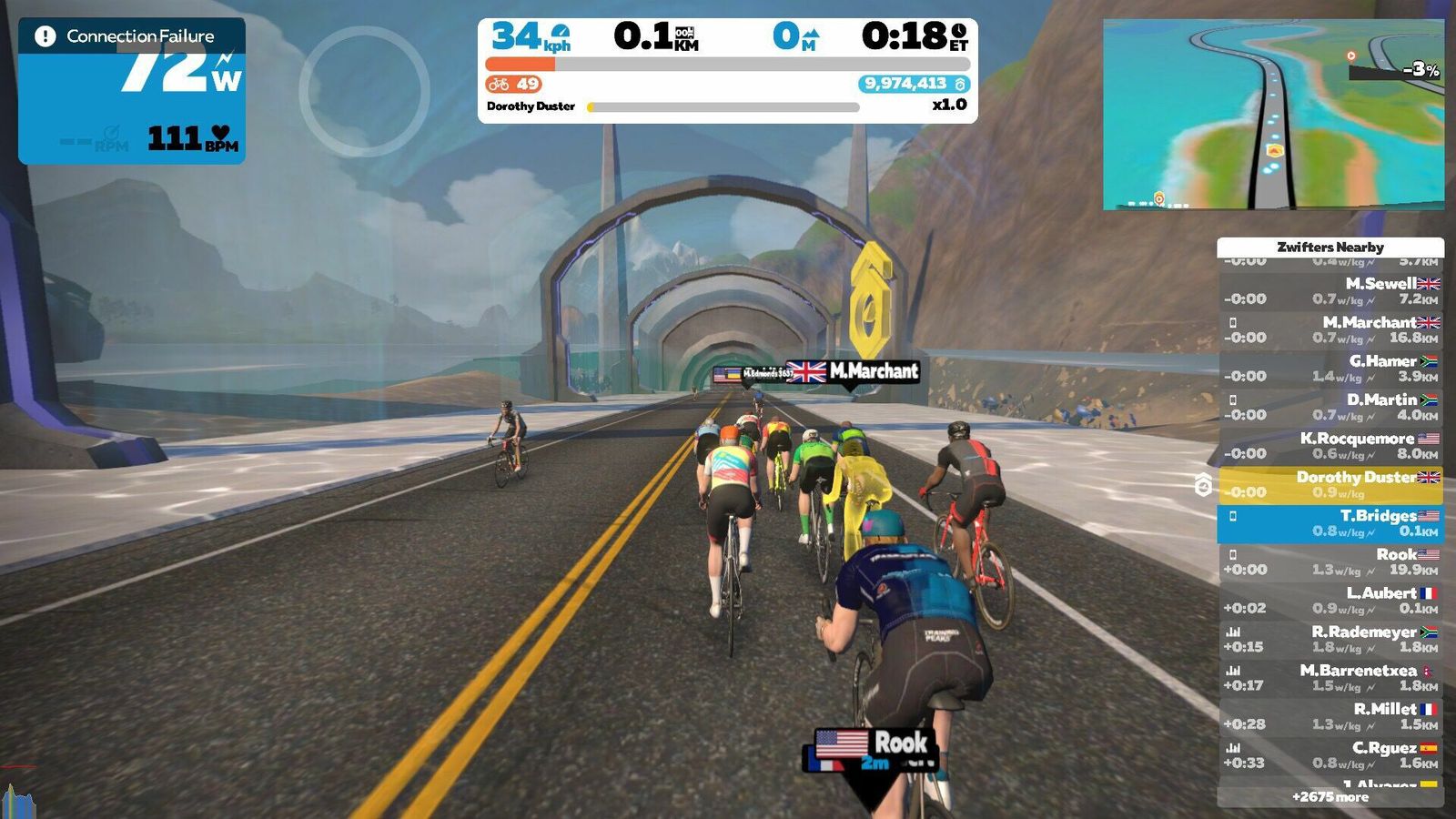Show the +2675 more riders
Screen dimensions: 1456x819
1330,797
